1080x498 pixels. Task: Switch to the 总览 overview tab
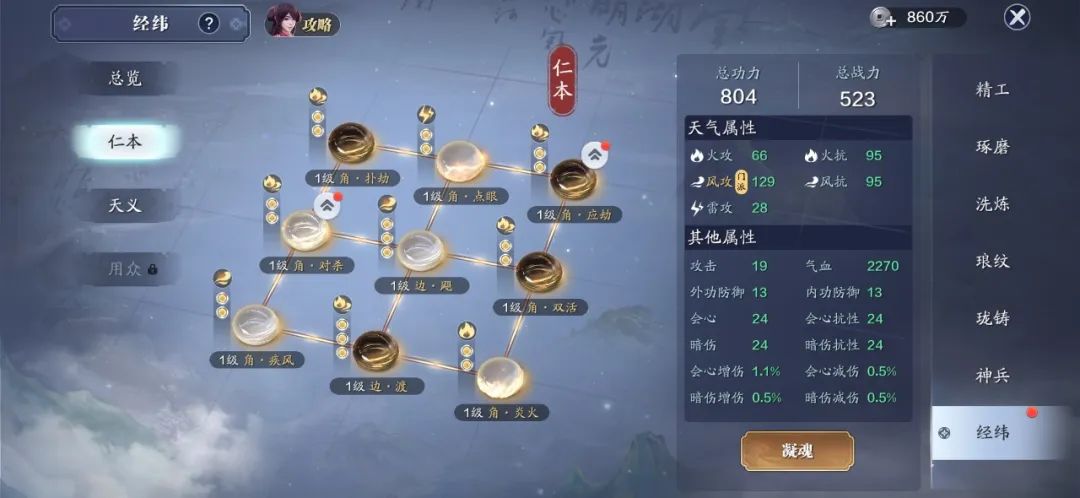coord(125,79)
